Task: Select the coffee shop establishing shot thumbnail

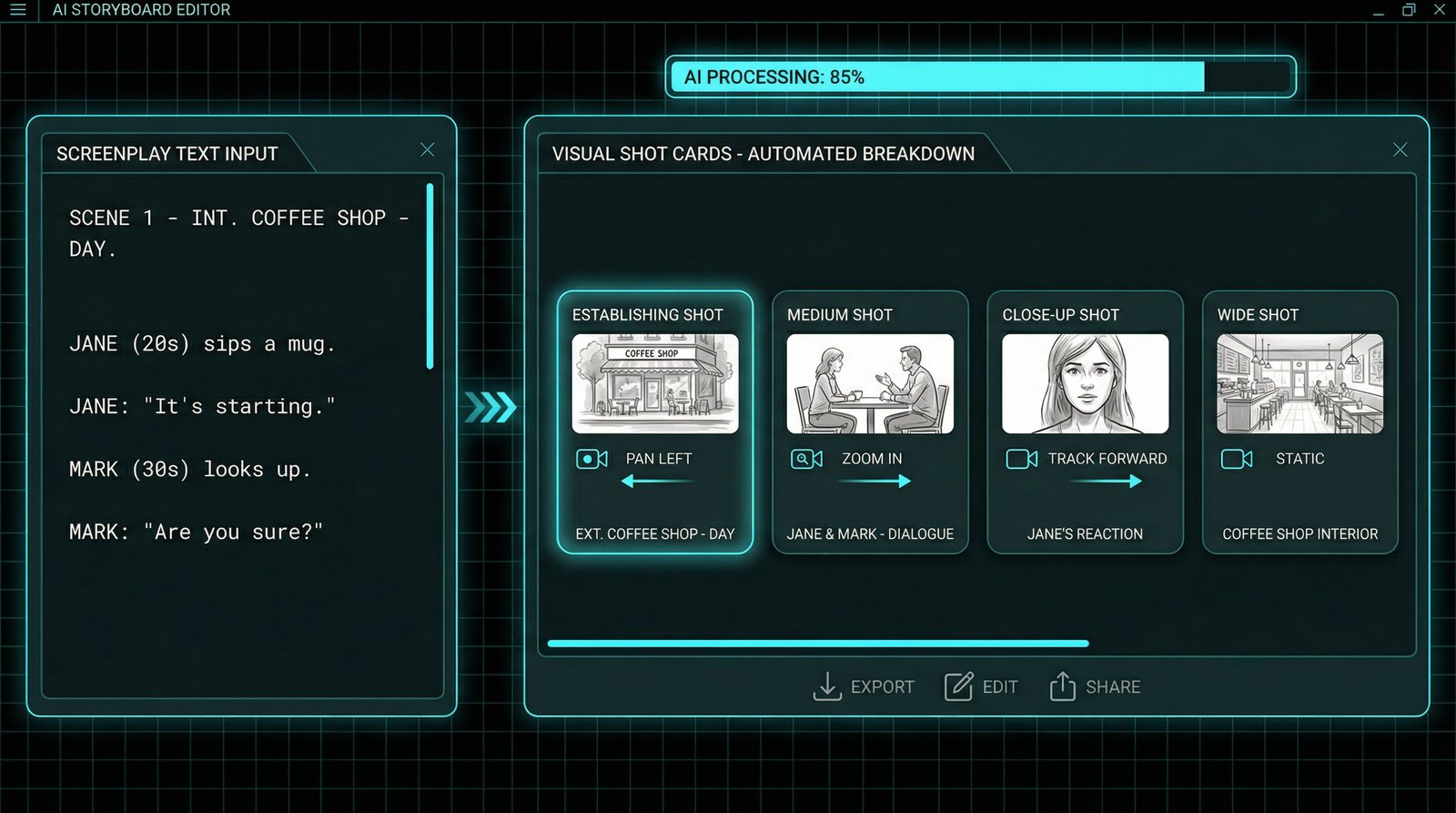Action: [x=654, y=383]
